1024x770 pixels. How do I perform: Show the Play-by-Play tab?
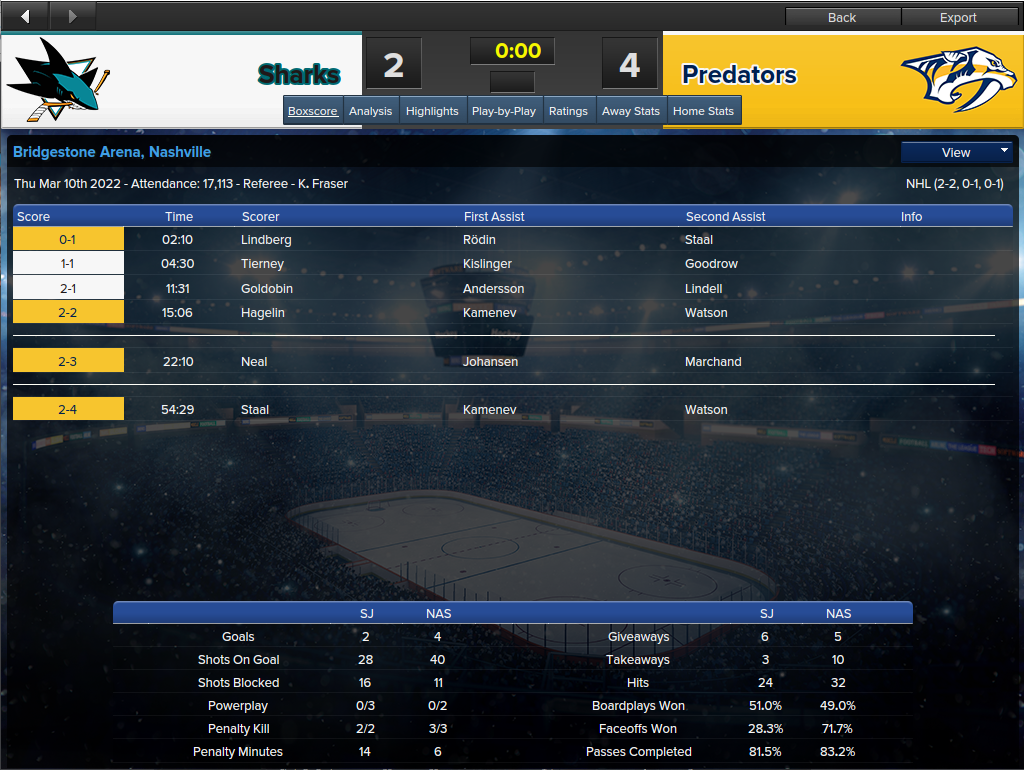click(x=504, y=111)
